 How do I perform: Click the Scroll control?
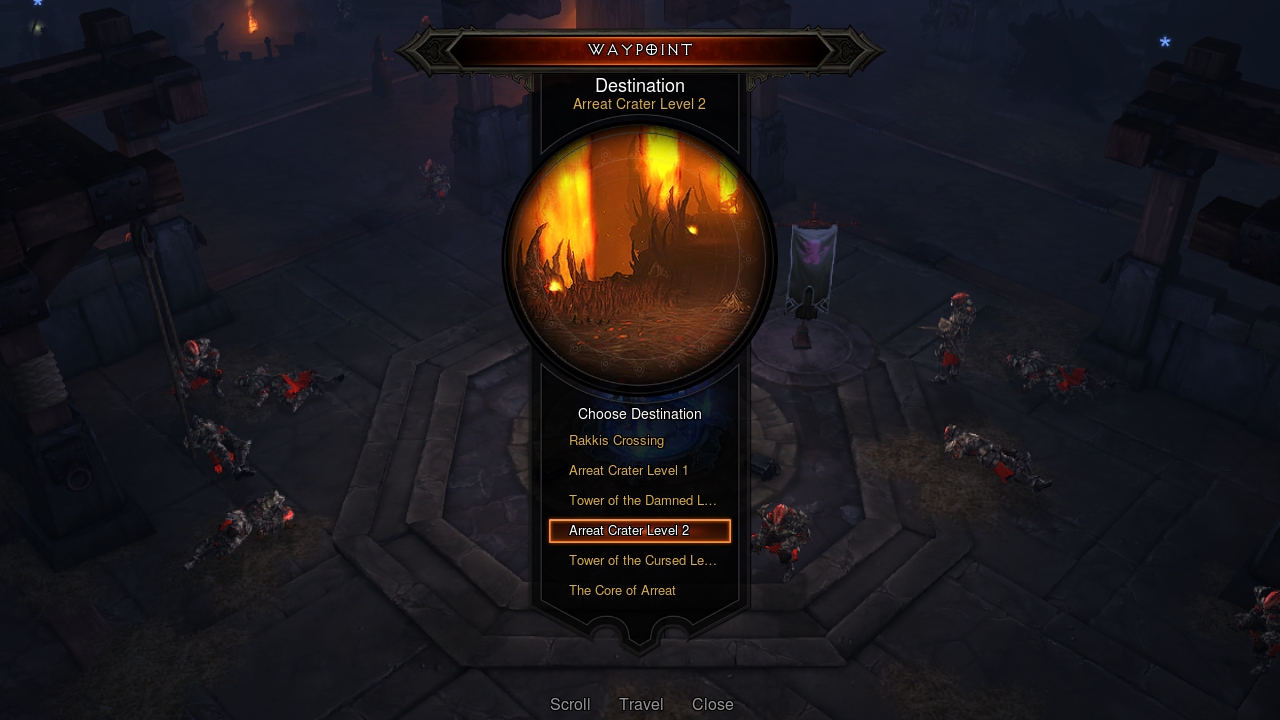[x=570, y=704]
